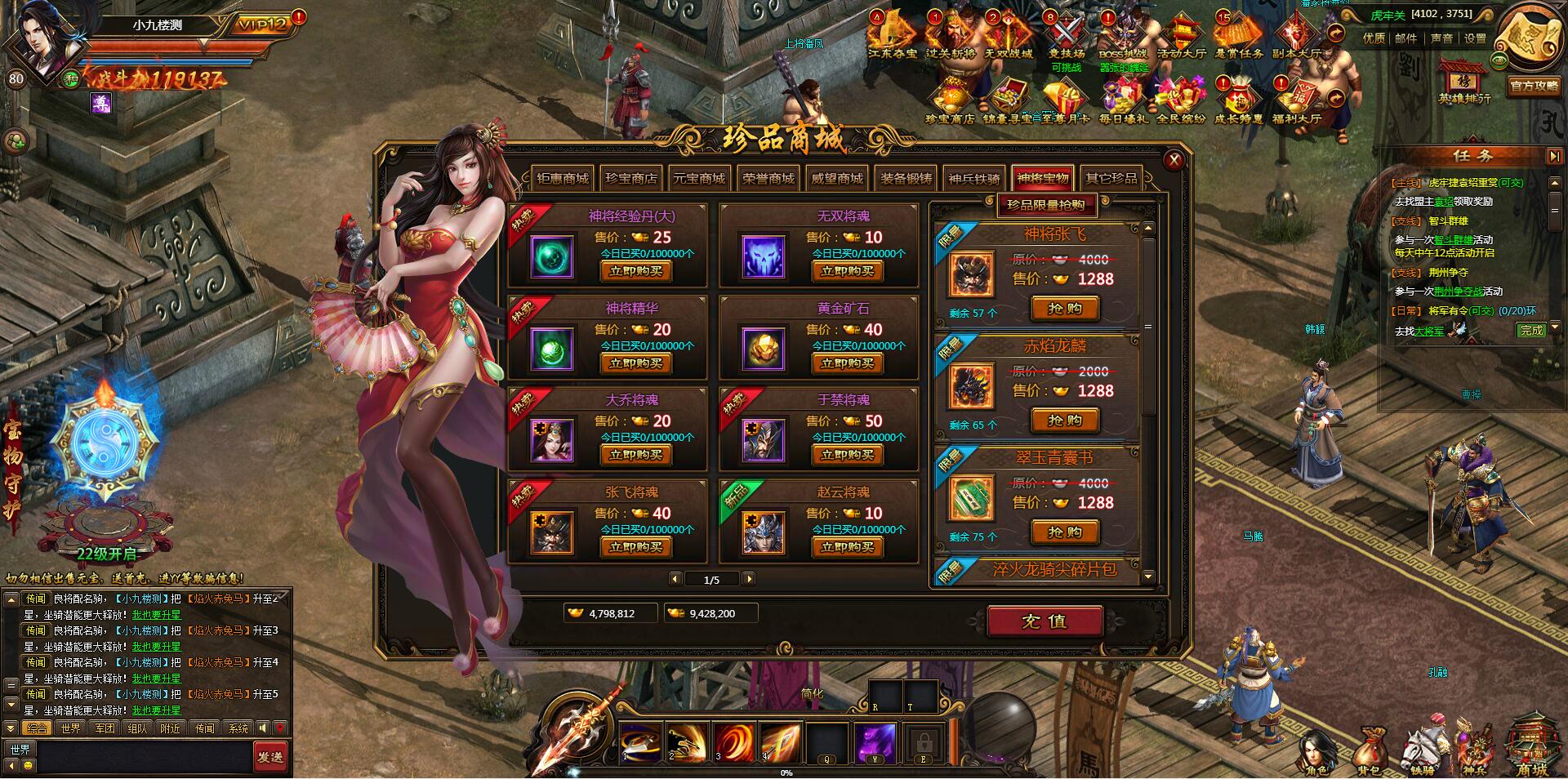The width and height of the screenshot is (1568, 779).
Task: Open the 充值 recharge page
Action: pyautogui.click(x=1045, y=621)
